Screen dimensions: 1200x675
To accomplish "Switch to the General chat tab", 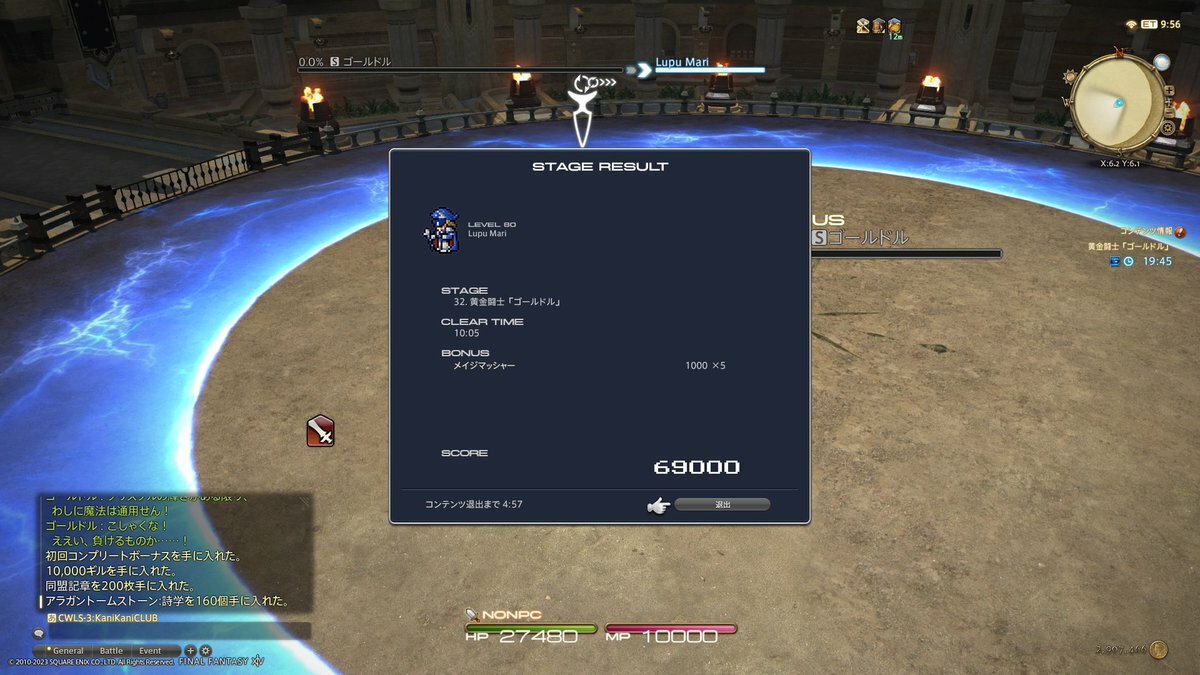I will tap(69, 650).
